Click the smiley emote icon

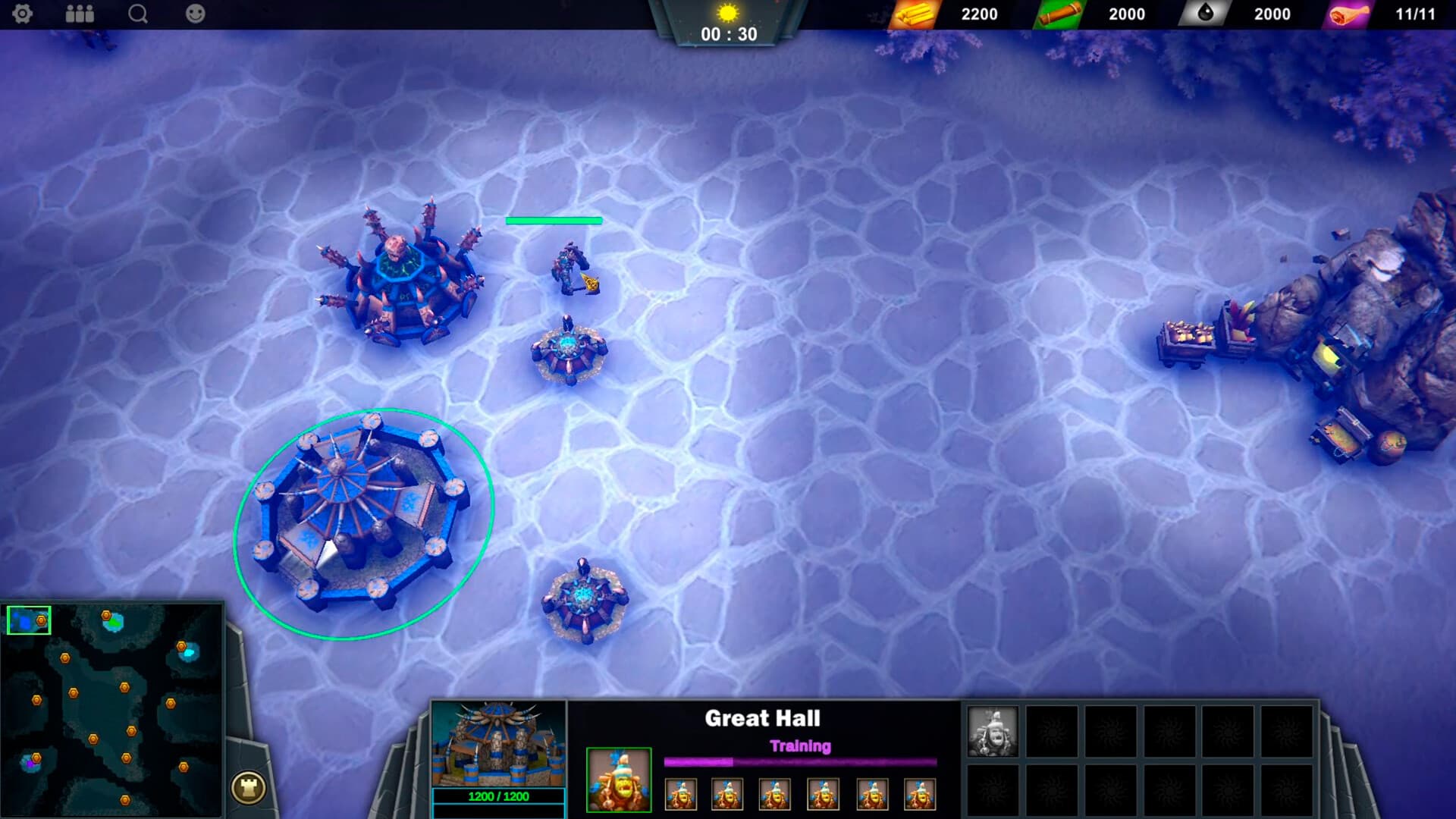pos(194,14)
